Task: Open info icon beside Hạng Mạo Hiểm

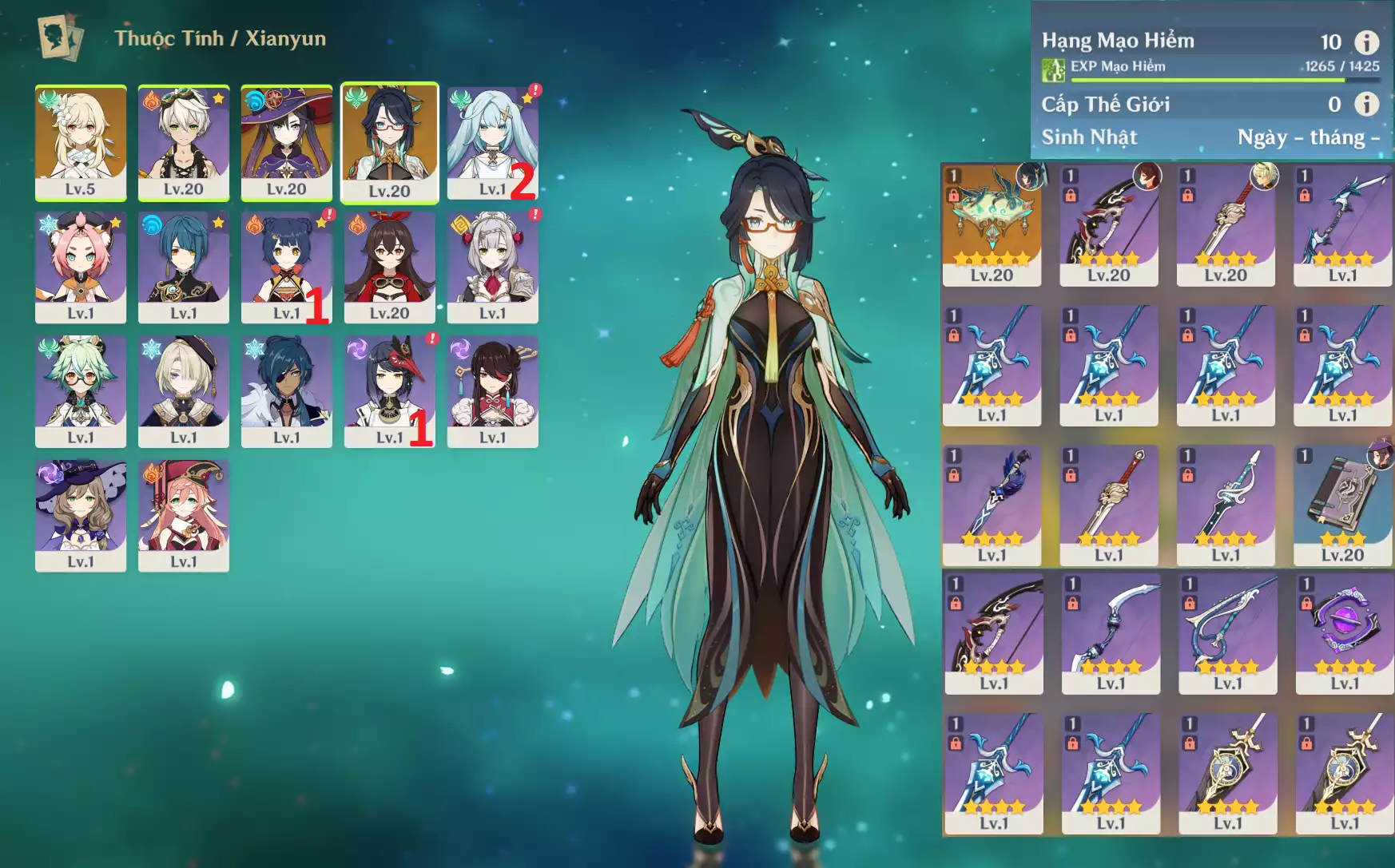Action: 1367,42
